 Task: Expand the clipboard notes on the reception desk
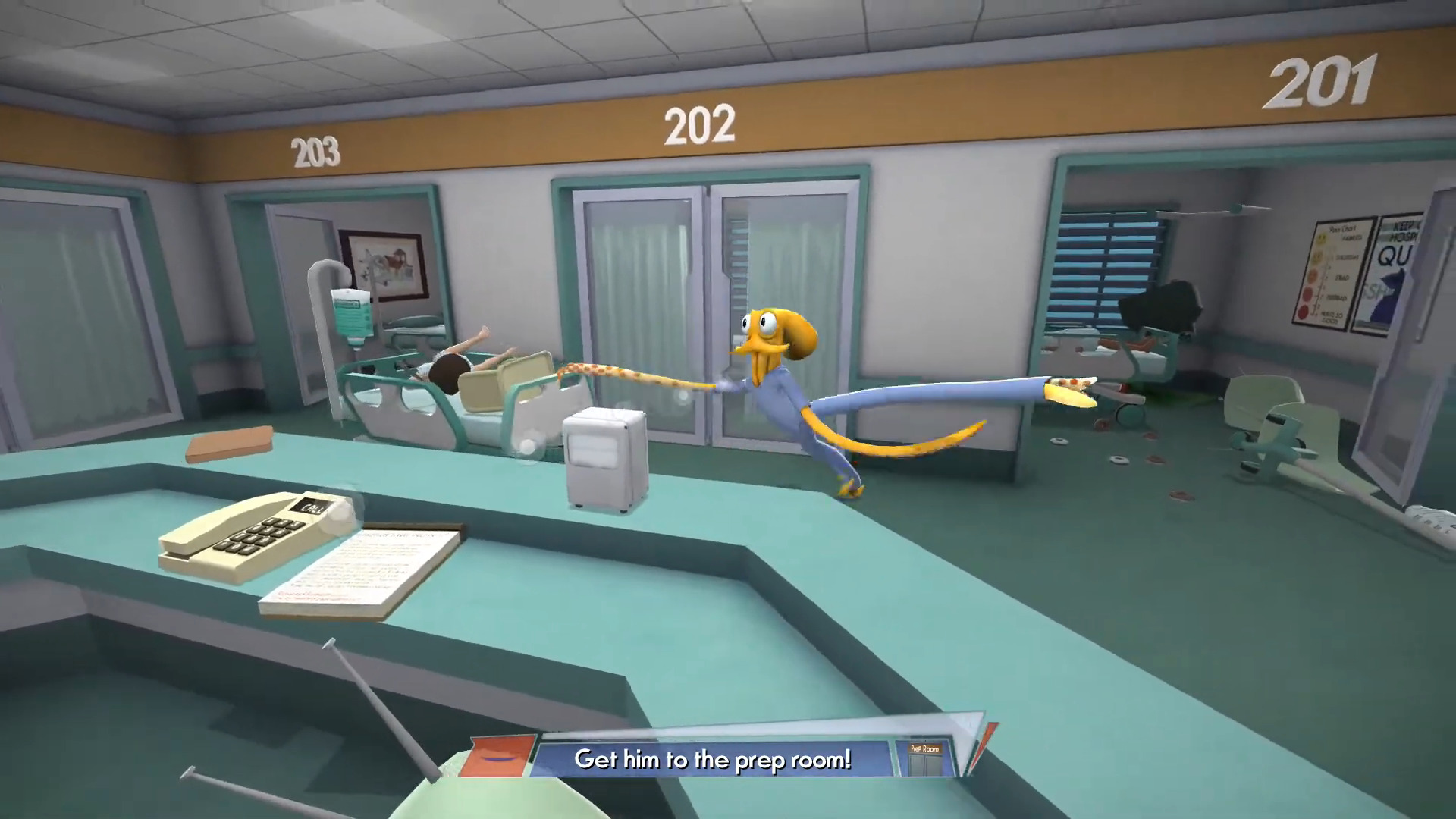pos(364,569)
